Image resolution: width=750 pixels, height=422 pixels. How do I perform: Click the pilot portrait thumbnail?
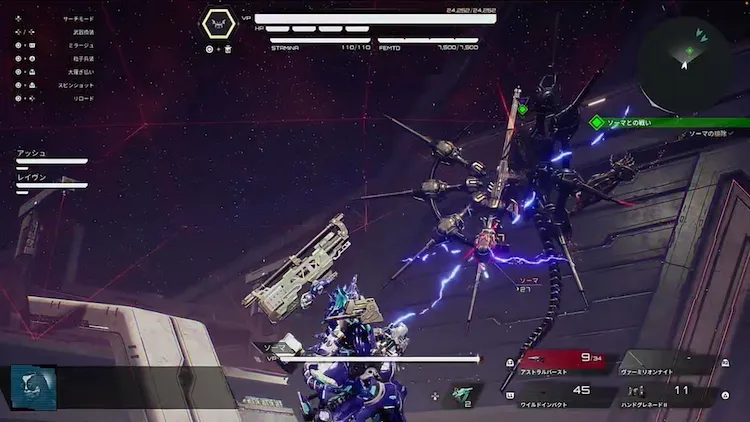click(x=32, y=386)
